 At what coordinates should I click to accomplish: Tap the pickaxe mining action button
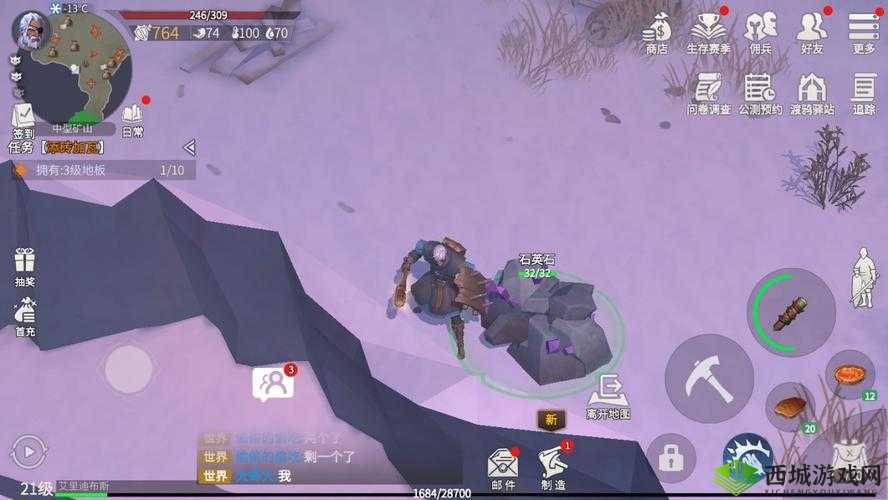[709, 378]
